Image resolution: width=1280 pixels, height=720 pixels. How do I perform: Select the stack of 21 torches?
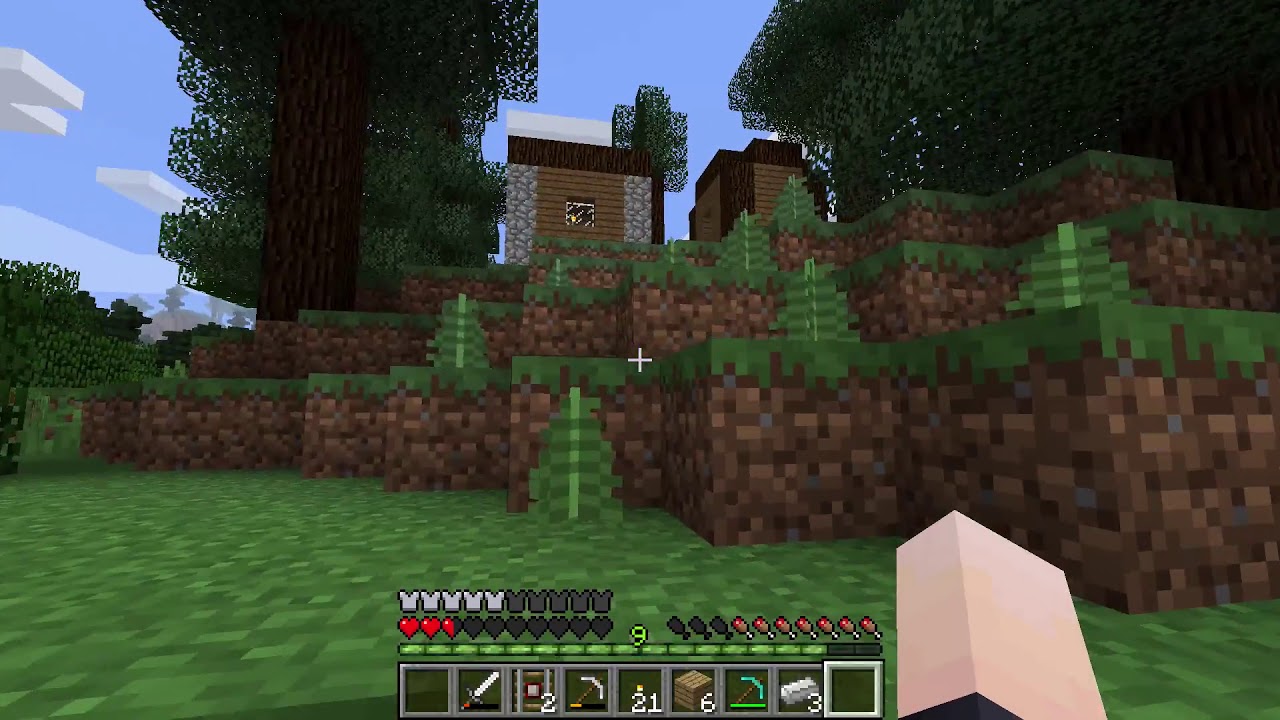tap(640, 686)
